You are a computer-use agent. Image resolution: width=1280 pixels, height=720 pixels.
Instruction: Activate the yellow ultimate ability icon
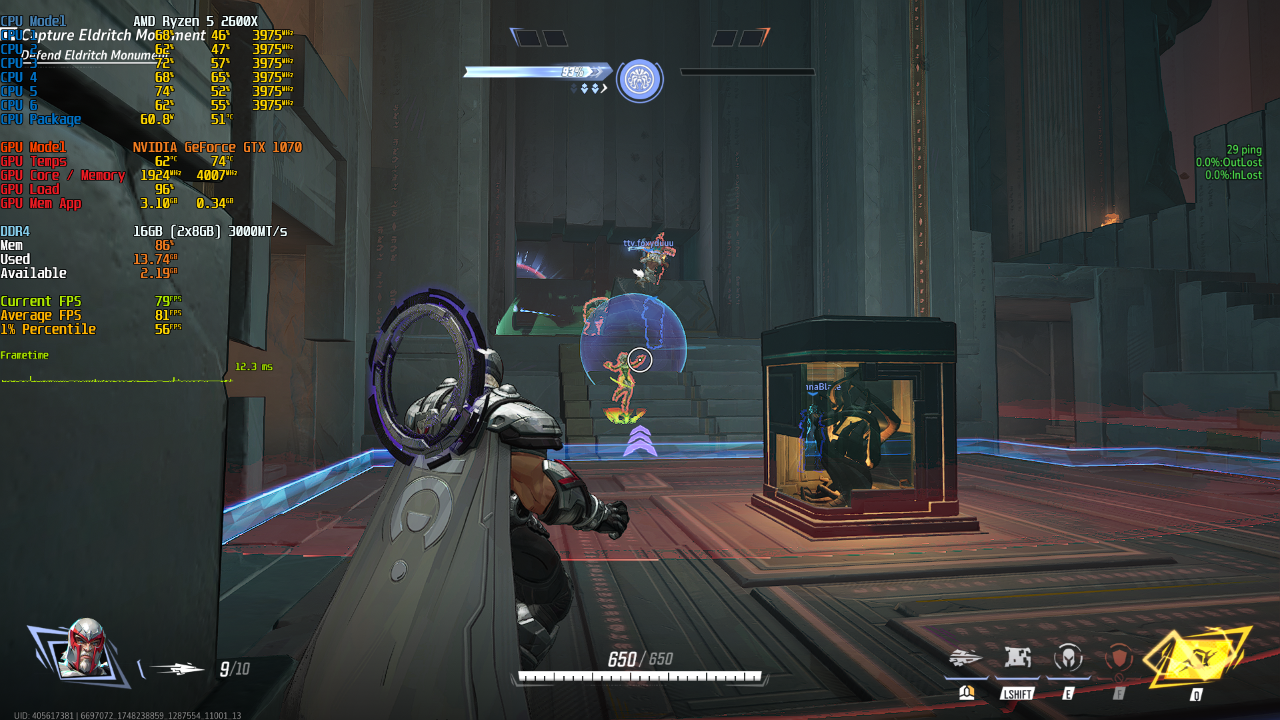1197,657
